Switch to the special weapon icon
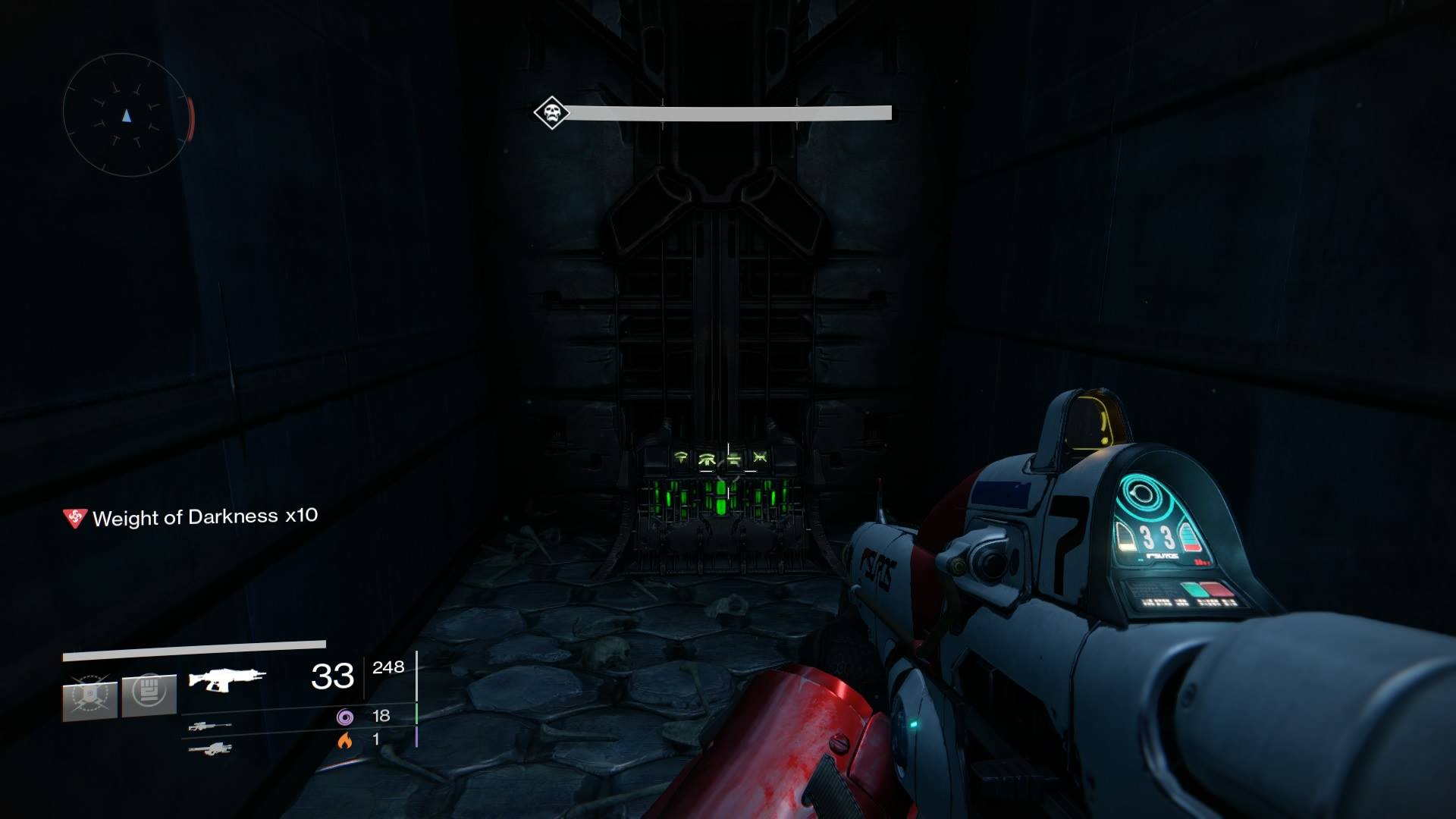 210,726
